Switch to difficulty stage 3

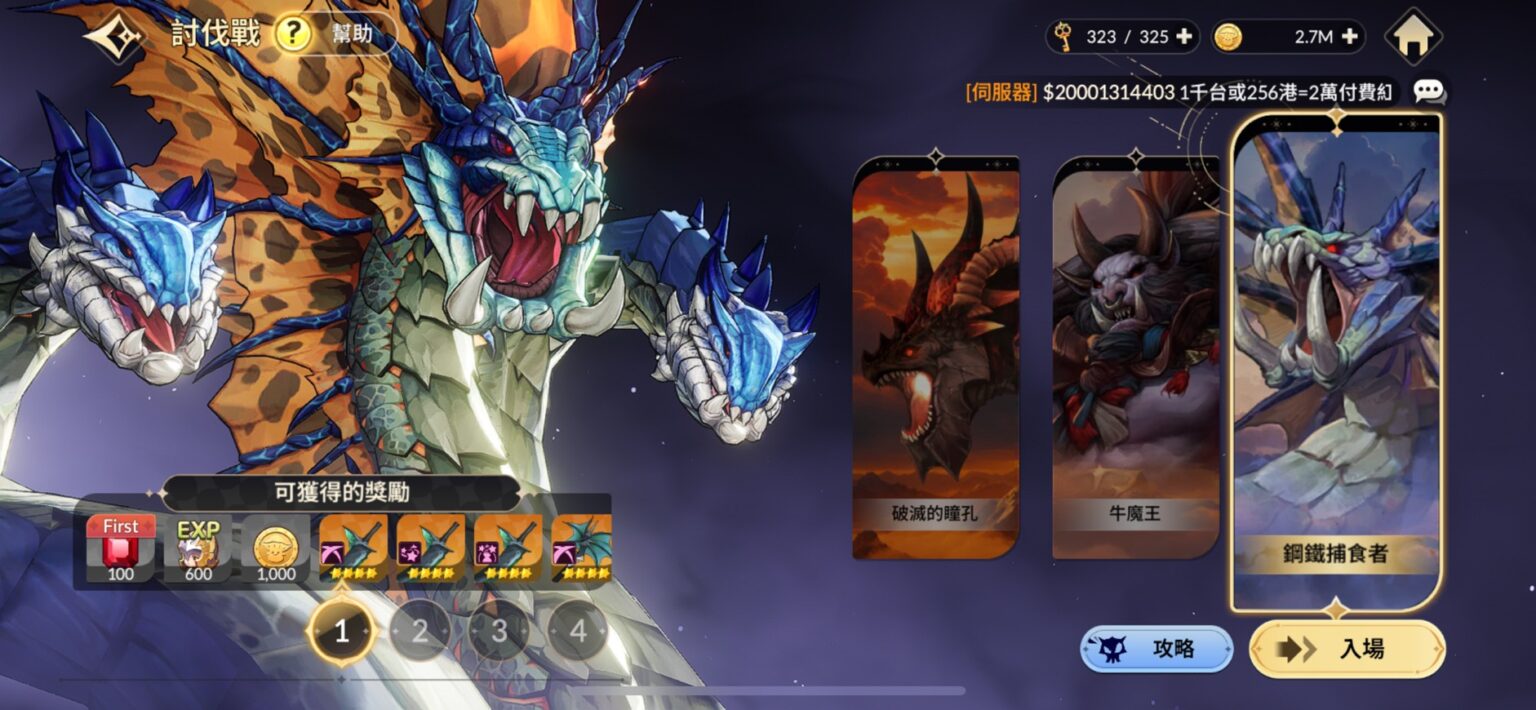pos(499,631)
